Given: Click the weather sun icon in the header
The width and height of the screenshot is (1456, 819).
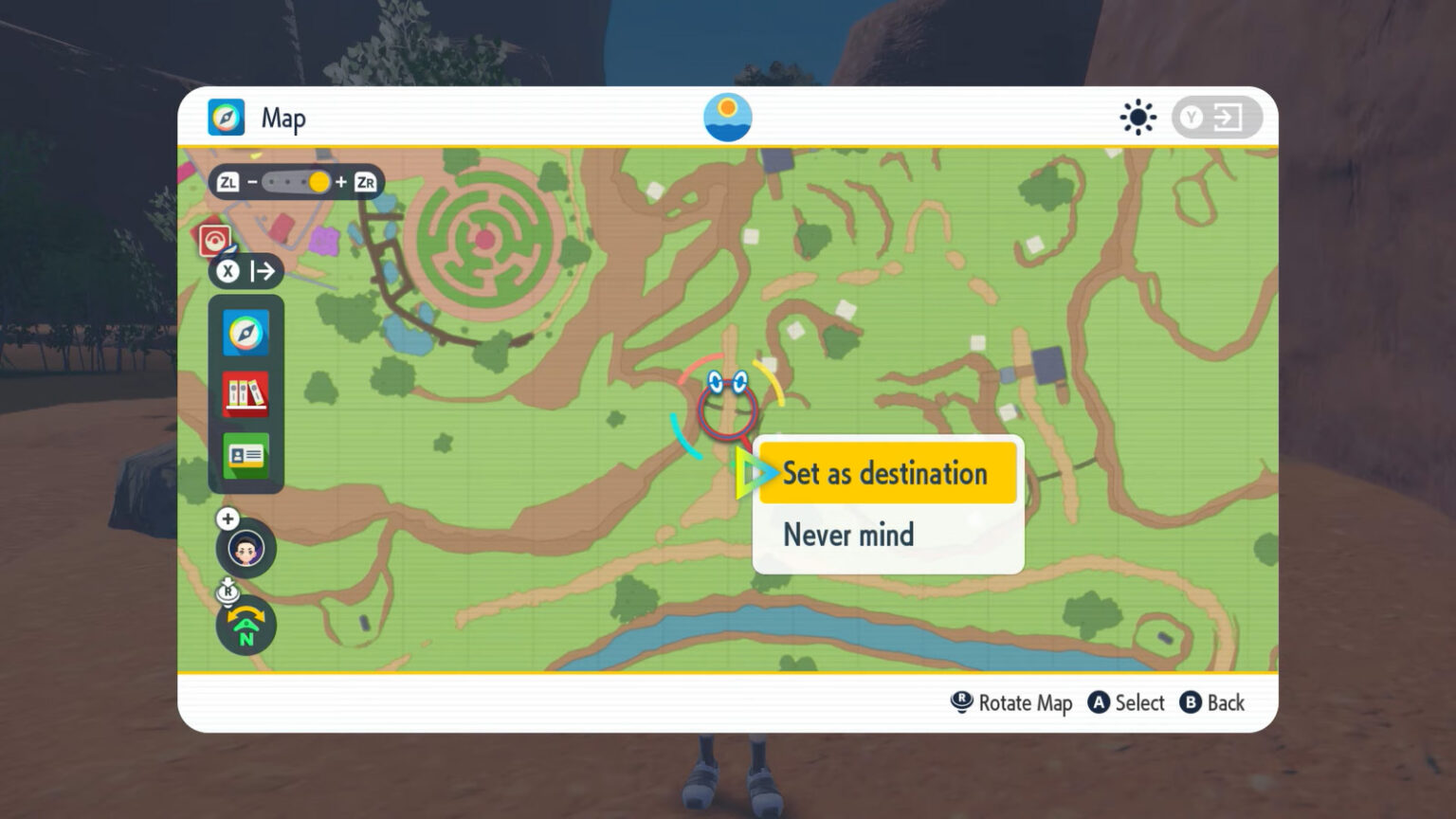Looking at the screenshot, I should pos(1137,117).
